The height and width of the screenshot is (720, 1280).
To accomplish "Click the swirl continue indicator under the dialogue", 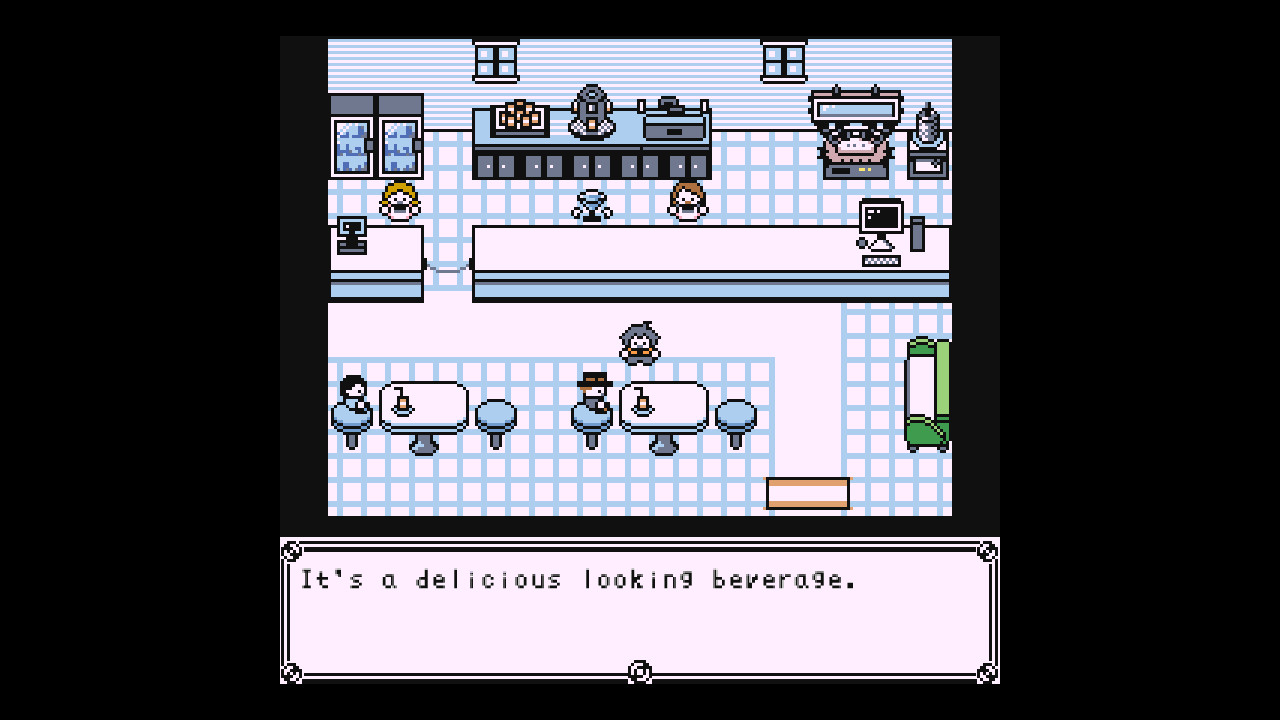I will tap(640, 671).
